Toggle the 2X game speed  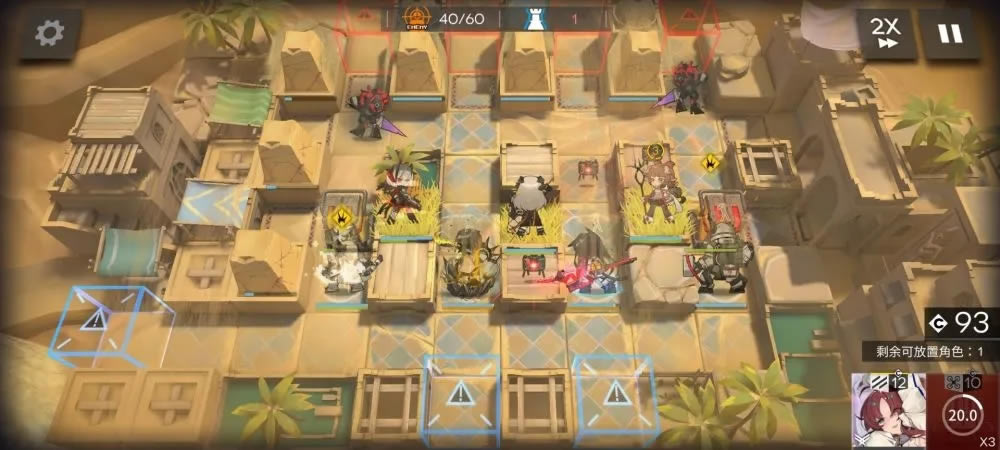tap(884, 34)
